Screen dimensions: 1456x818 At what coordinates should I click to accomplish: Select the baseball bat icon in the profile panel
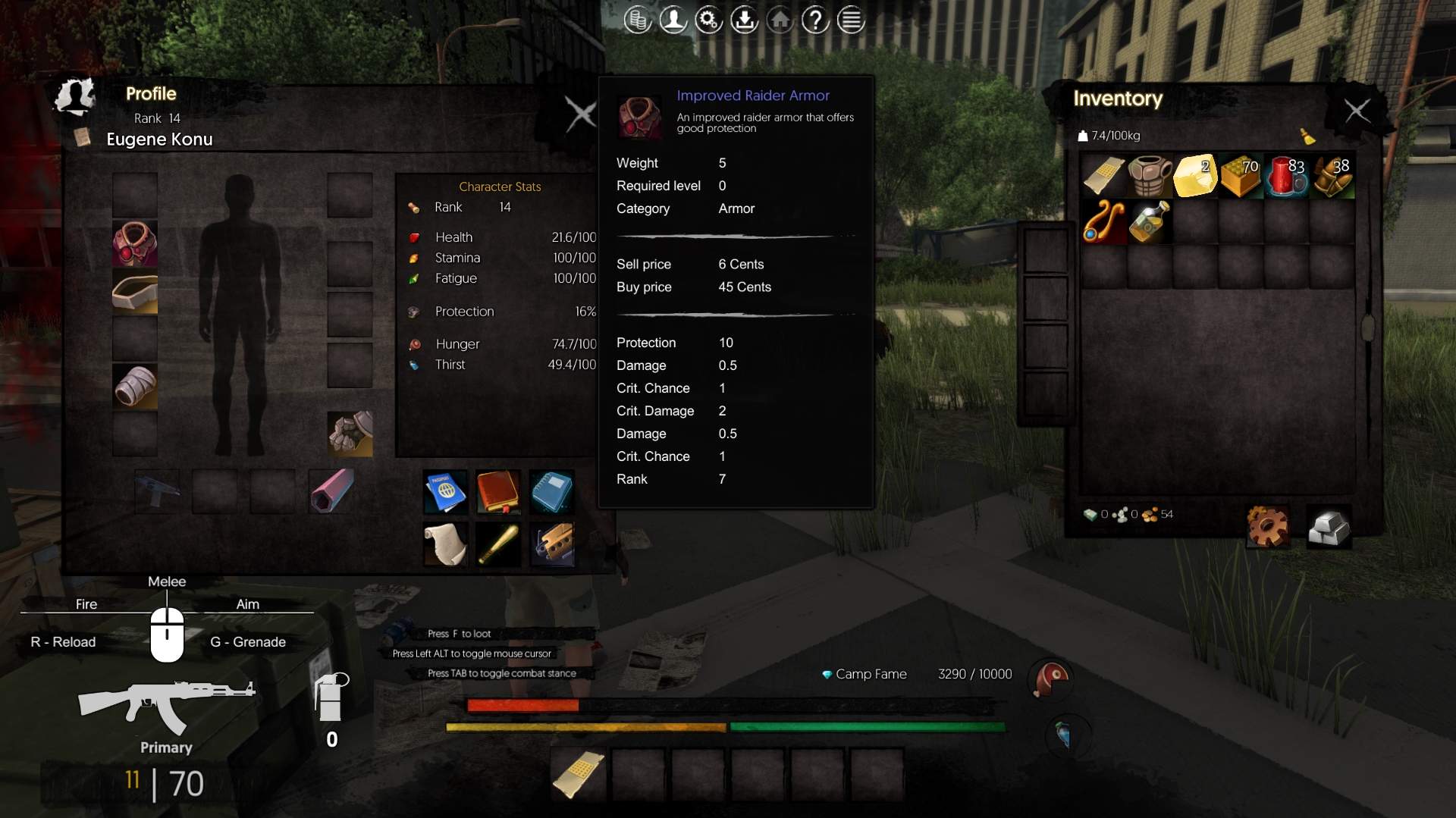[498, 544]
